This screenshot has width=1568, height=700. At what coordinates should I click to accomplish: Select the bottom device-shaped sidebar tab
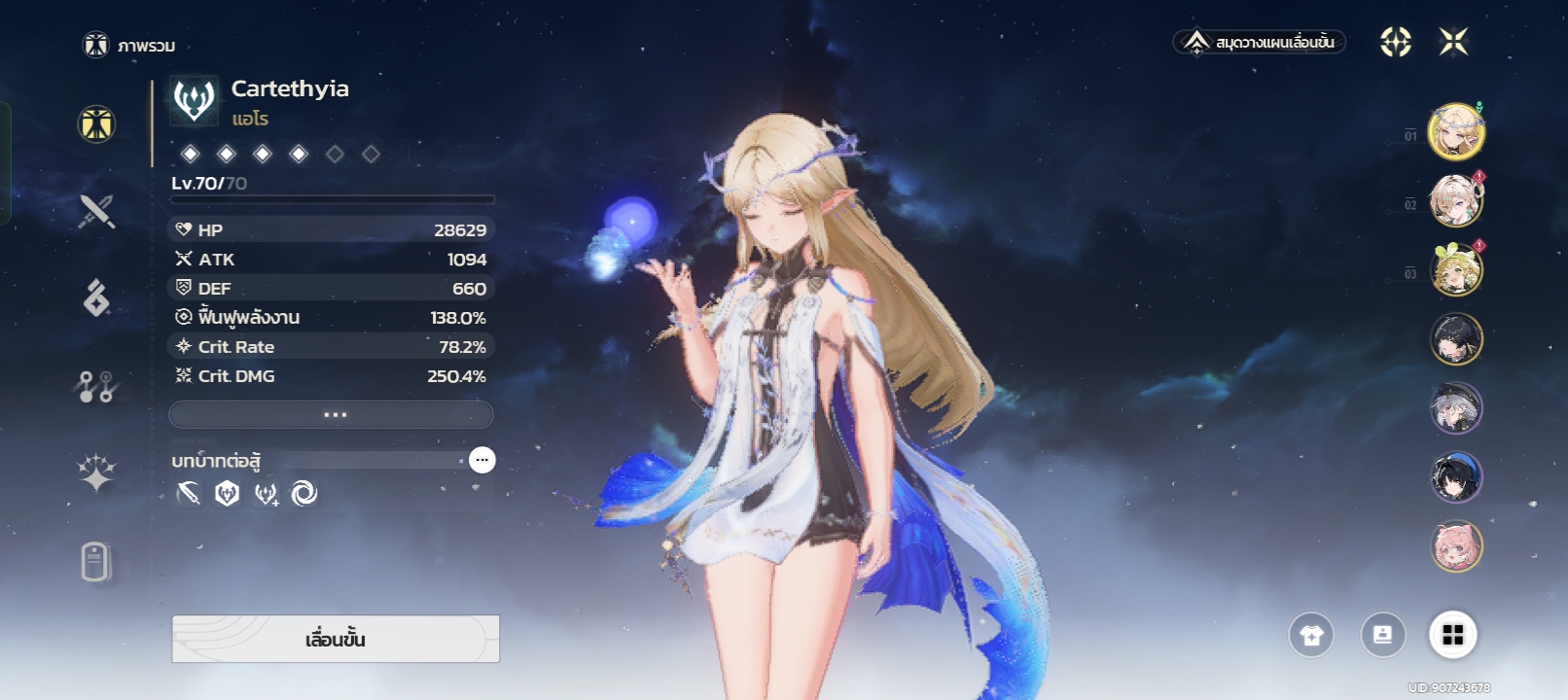(96, 561)
